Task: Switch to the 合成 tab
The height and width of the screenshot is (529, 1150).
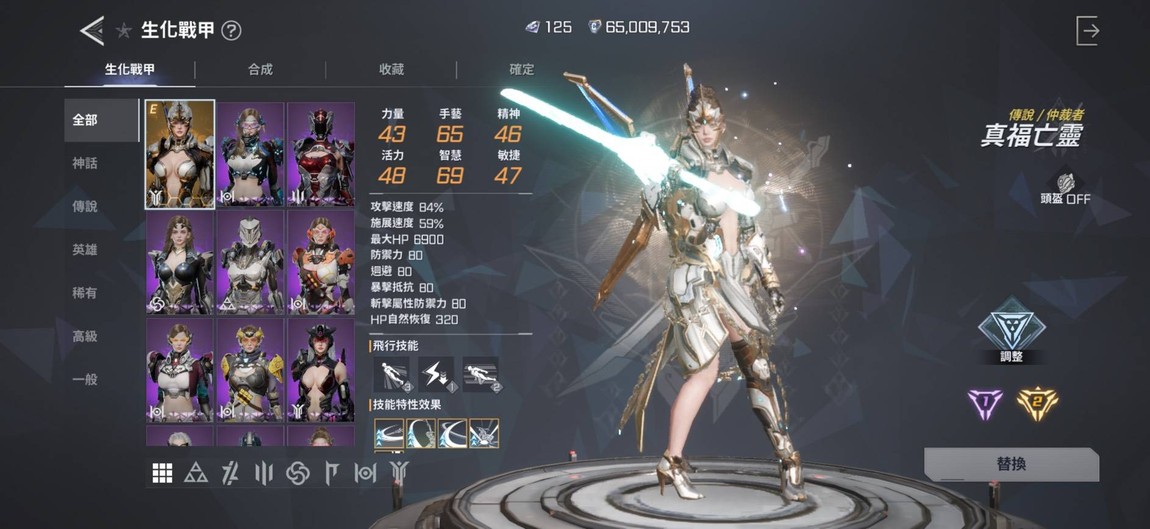Action: tap(260, 70)
